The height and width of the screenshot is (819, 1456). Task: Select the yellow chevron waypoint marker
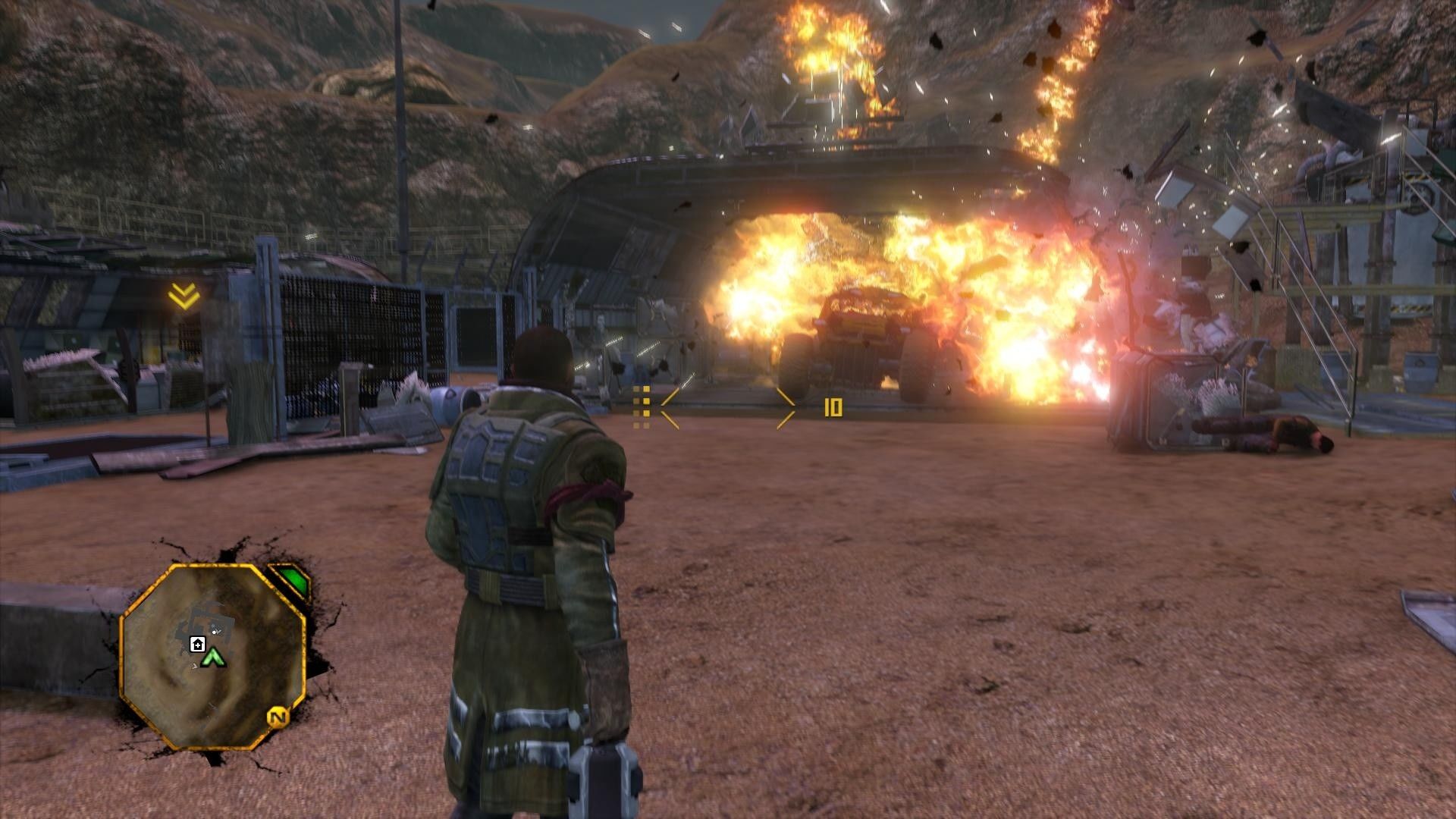click(184, 297)
